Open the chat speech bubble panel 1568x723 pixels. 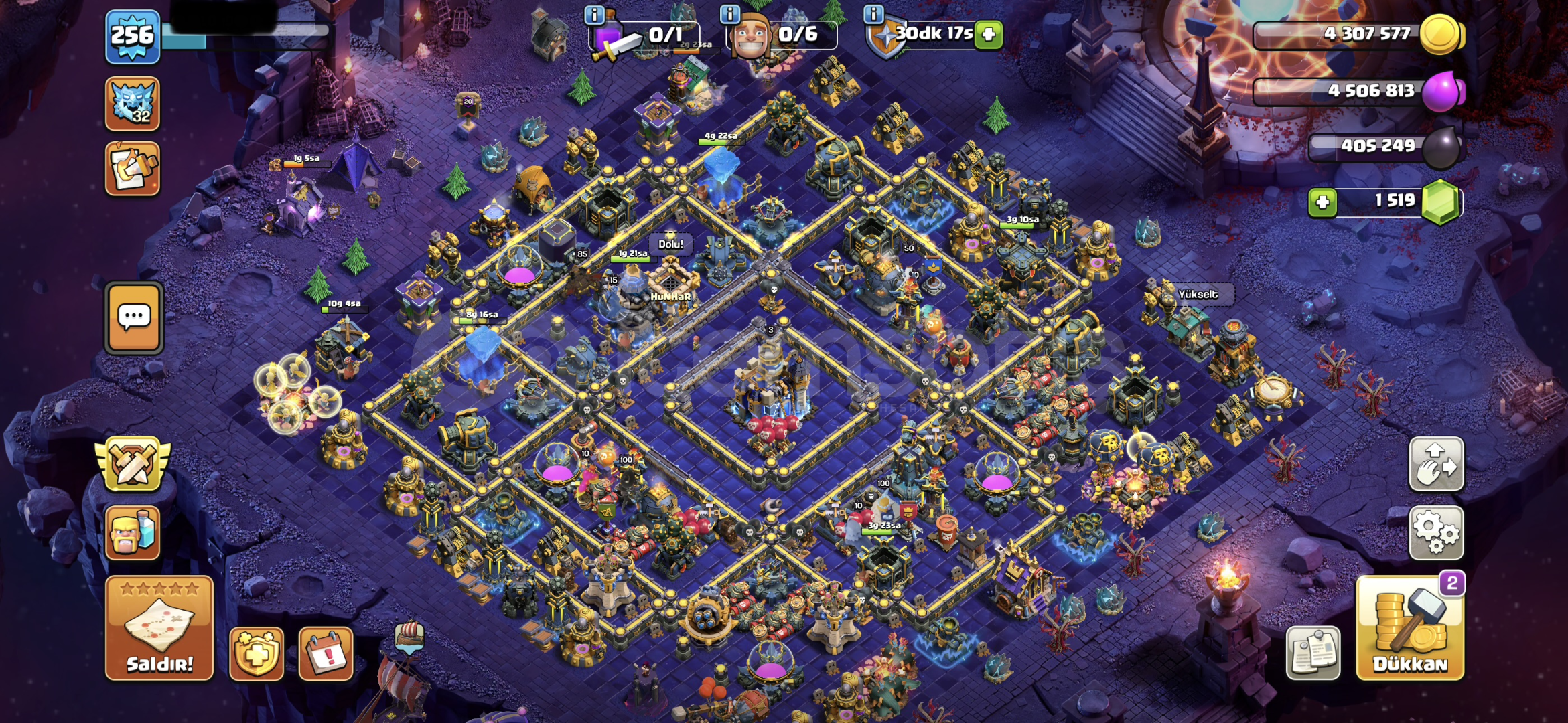(x=134, y=317)
